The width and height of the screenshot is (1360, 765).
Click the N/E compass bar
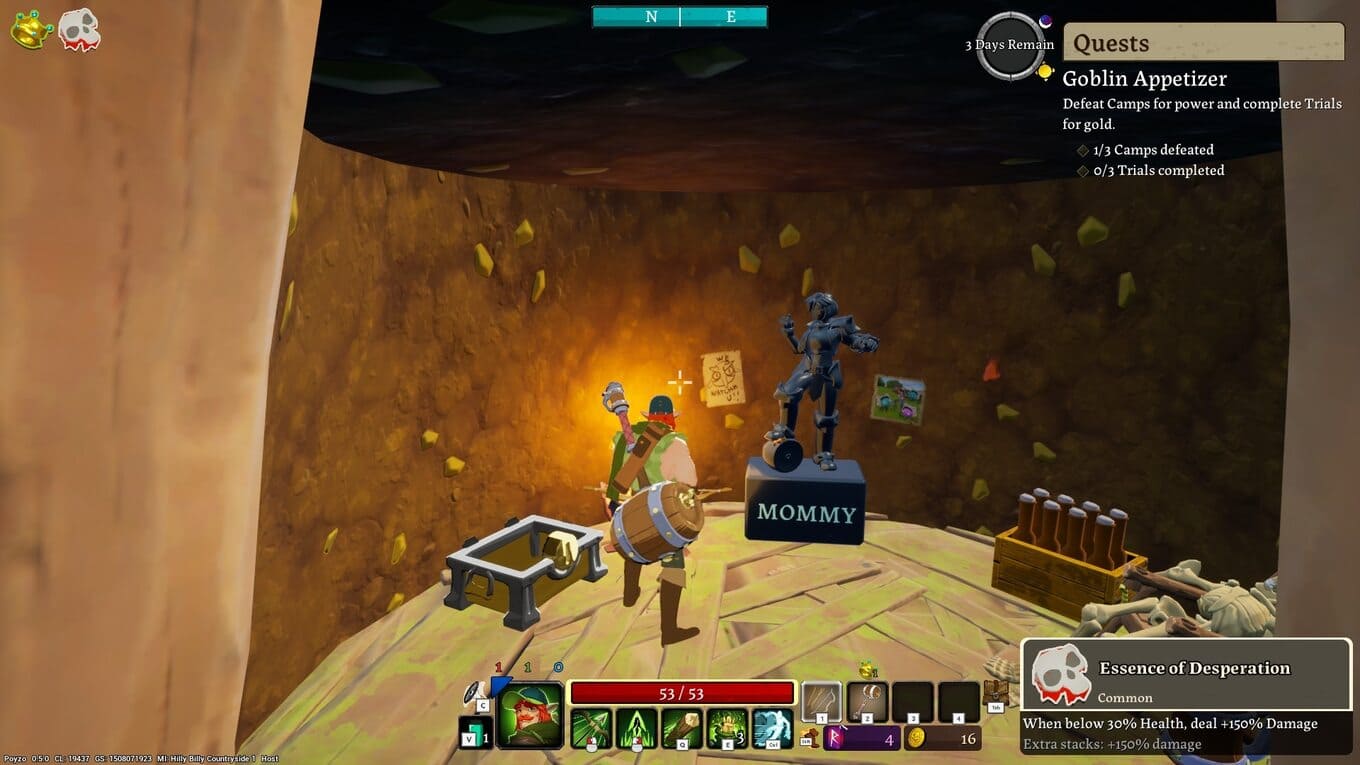coord(680,17)
